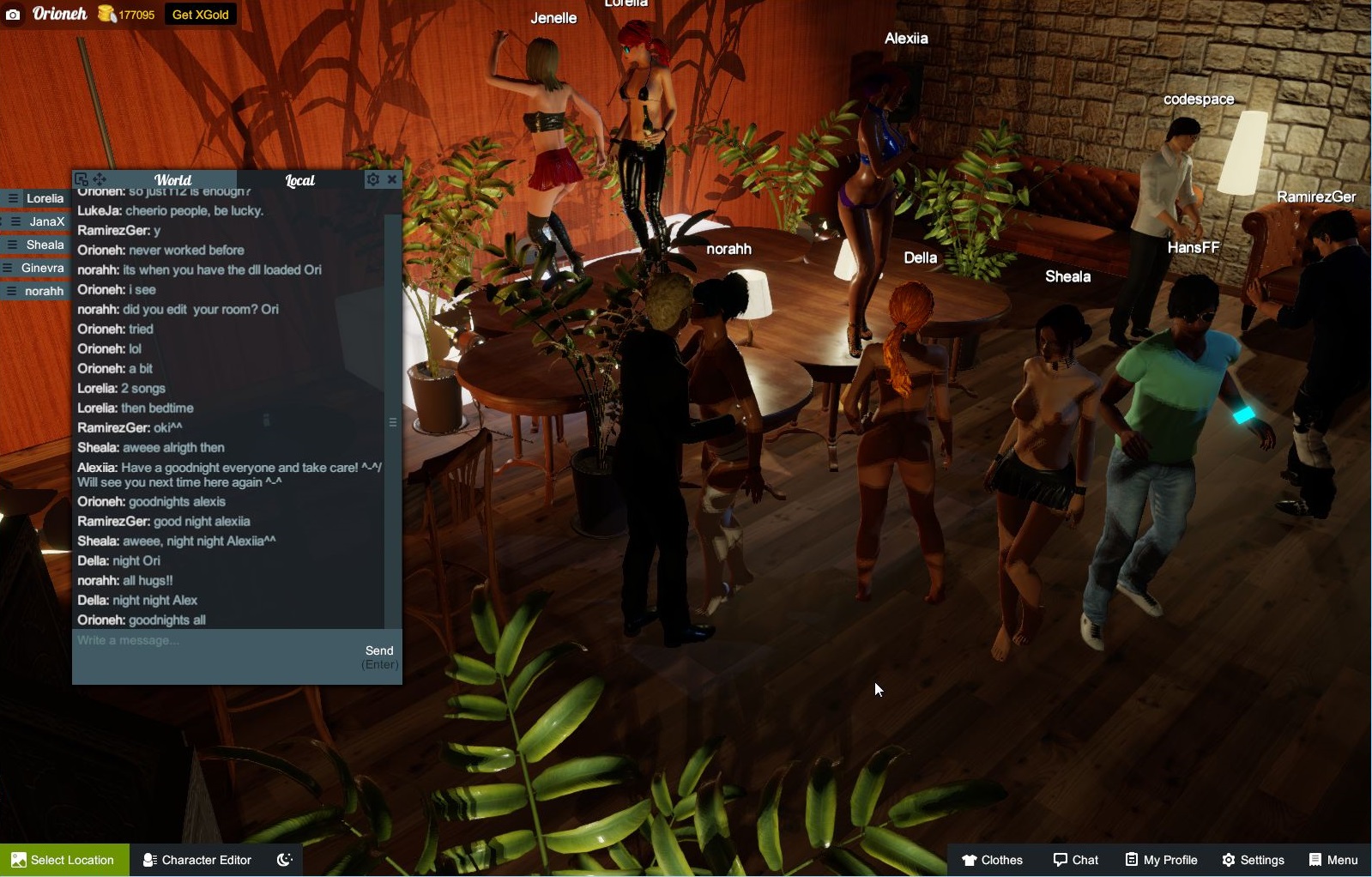
Task: Toggle night mode with the moon icon
Action: [284, 858]
